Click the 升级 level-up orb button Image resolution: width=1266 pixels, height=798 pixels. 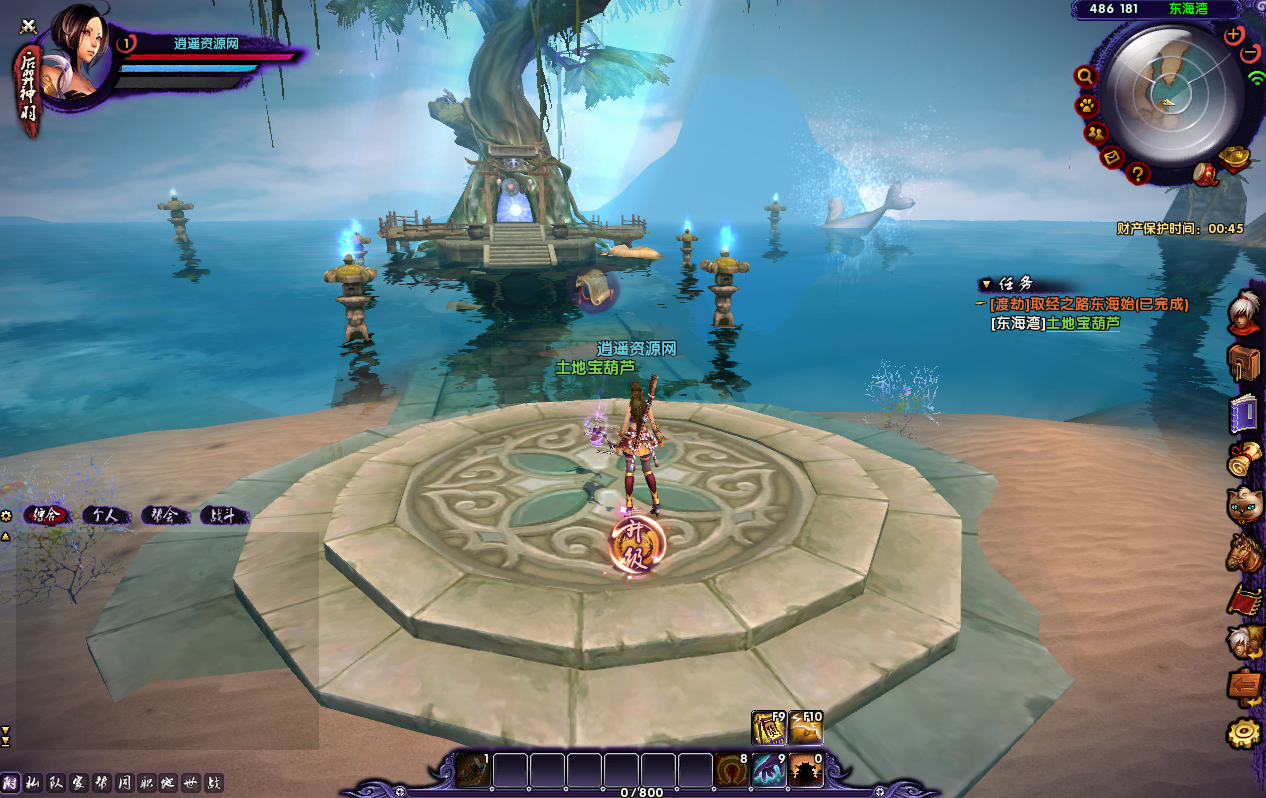coord(637,546)
